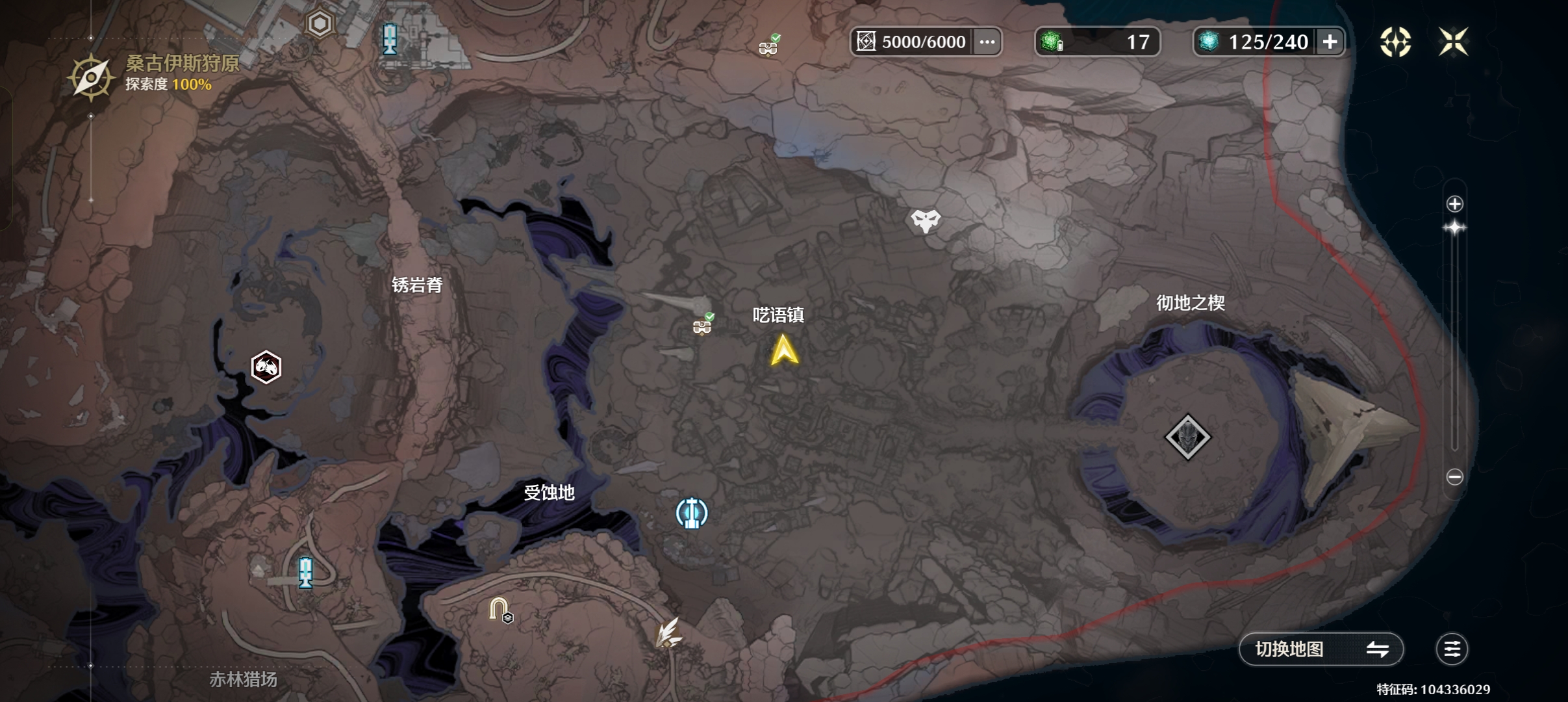Add more waveplates with the plus button

pyautogui.click(x=1330, y=42)
